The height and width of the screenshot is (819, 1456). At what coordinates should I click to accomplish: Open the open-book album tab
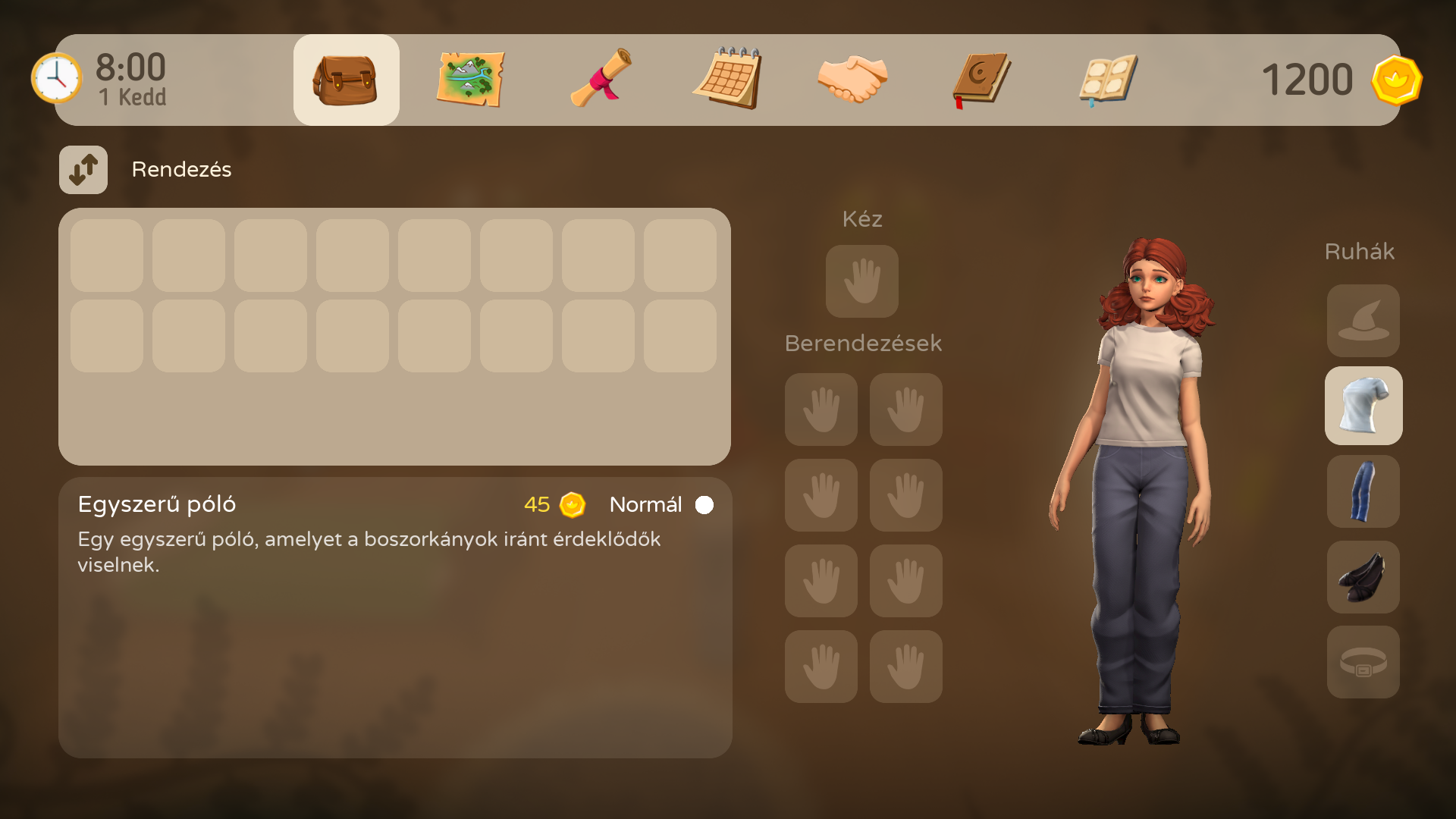[x=1108, y=80]
